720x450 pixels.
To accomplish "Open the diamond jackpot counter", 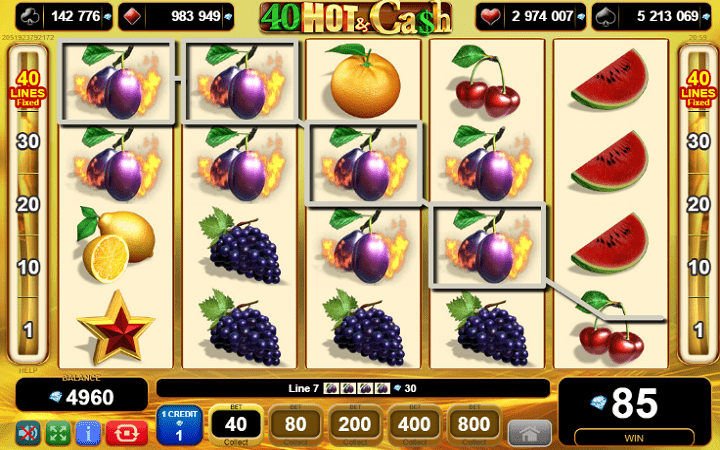I will pyautogui.click(x=173, y=16).
